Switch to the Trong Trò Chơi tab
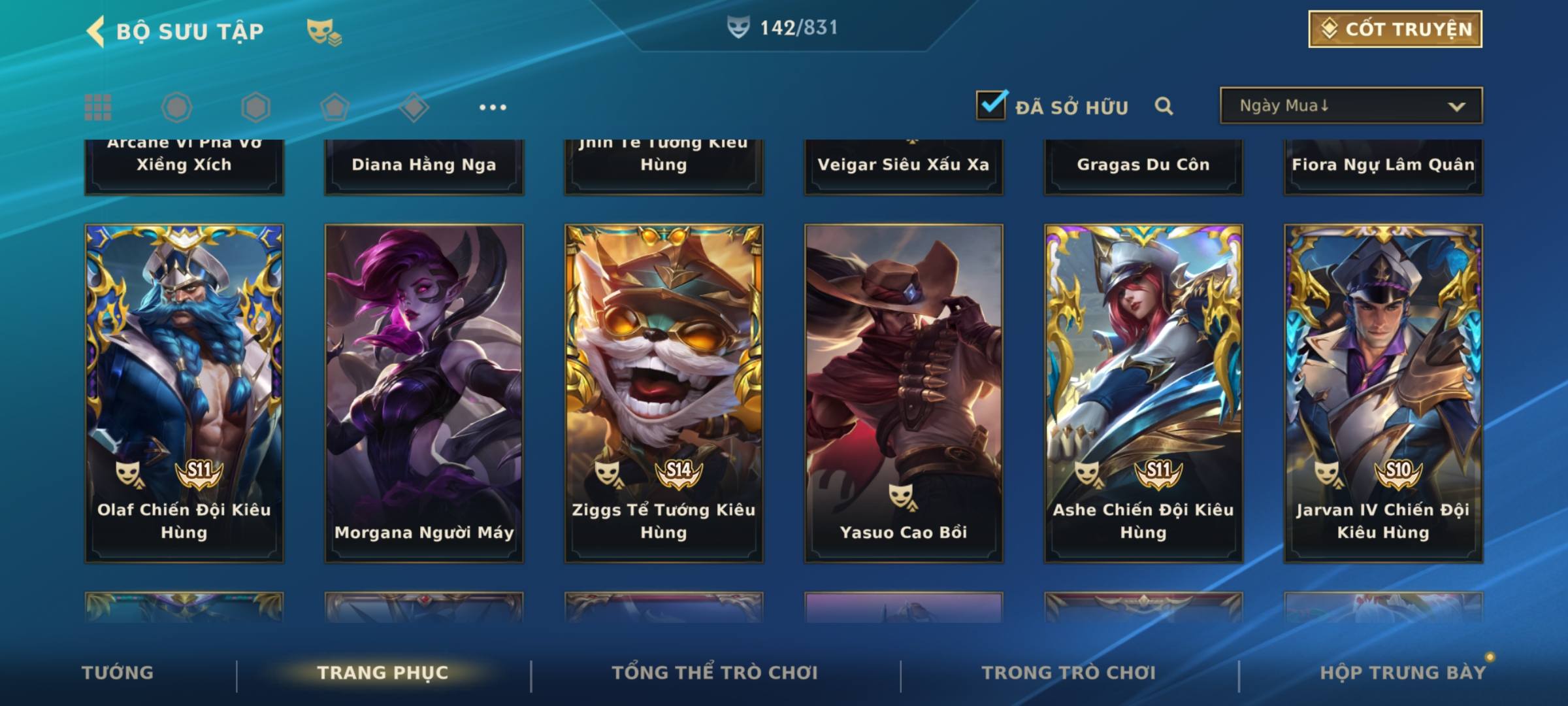Viewport: 1568px width, 706px height. [x=1068, y=673]
